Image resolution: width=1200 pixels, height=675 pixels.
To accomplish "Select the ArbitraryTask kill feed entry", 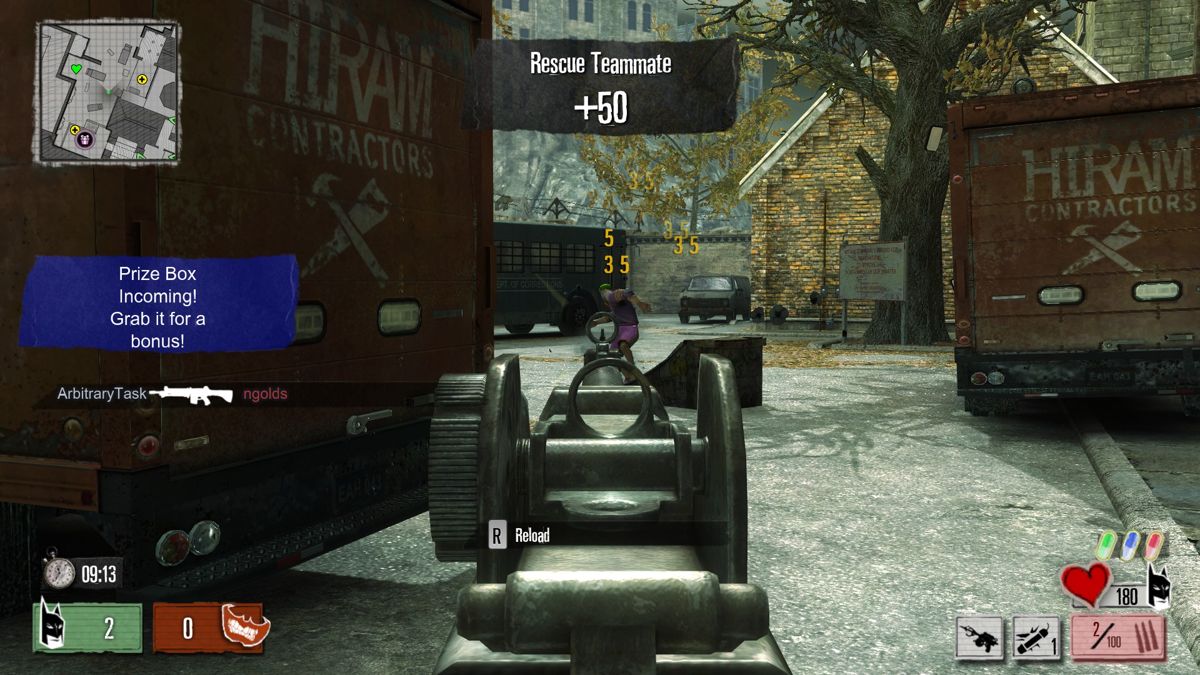I will click(160, 394).
